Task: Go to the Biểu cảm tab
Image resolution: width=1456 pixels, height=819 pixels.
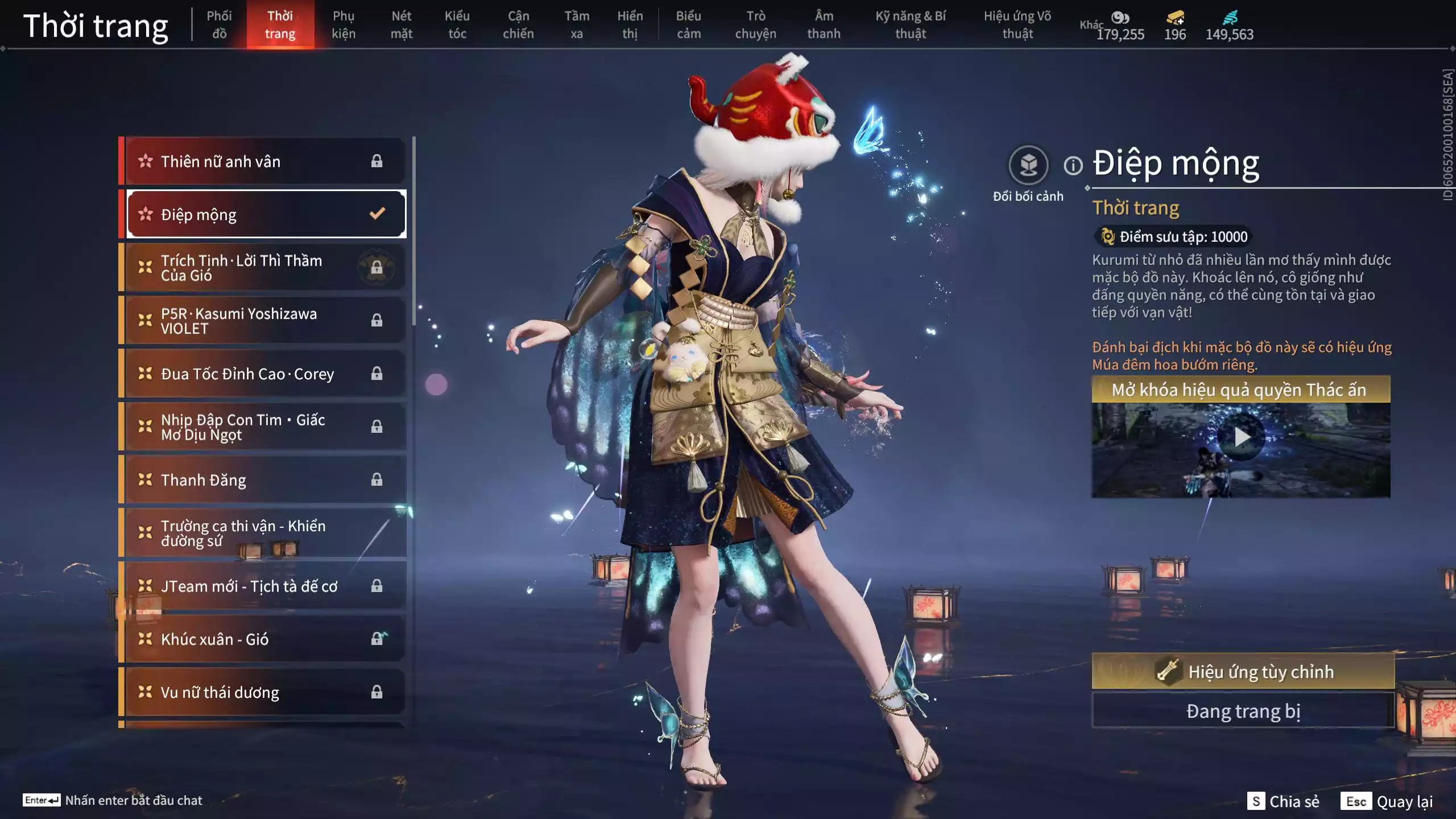Action: 688,25
